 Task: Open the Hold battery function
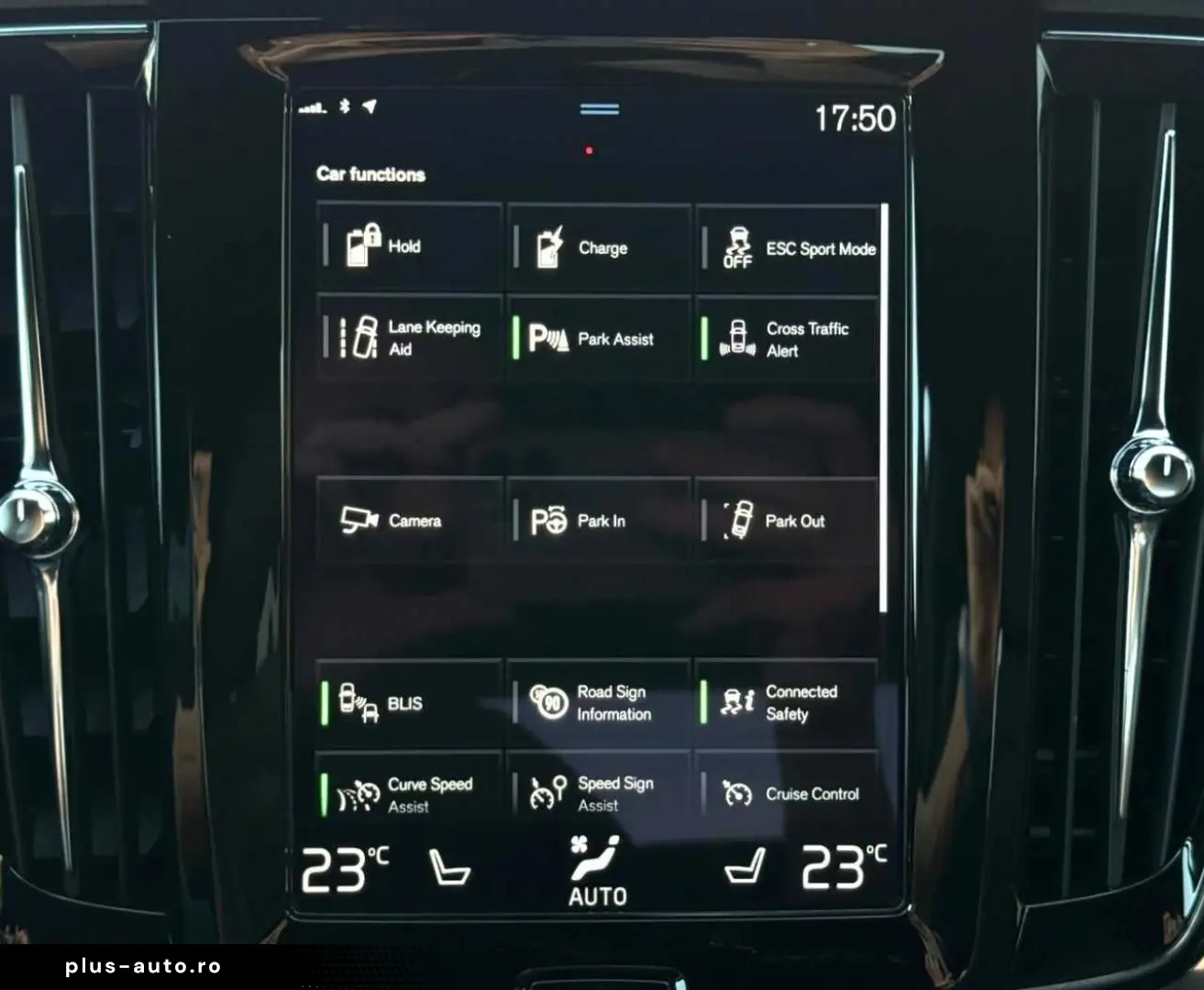point(409,247)
